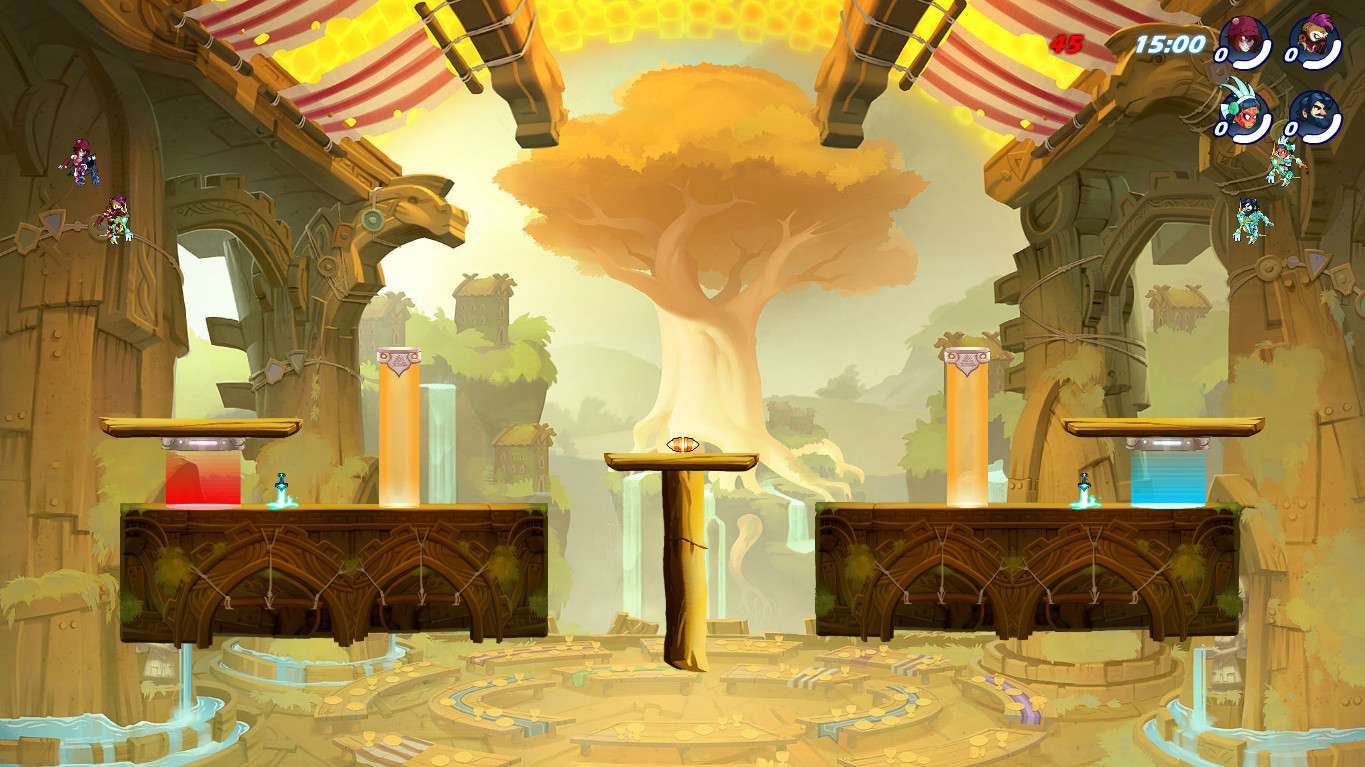Click the zero score next to the bird portrait
The height and width of the screenshot is (767, 1365).
coord(1290,54)
